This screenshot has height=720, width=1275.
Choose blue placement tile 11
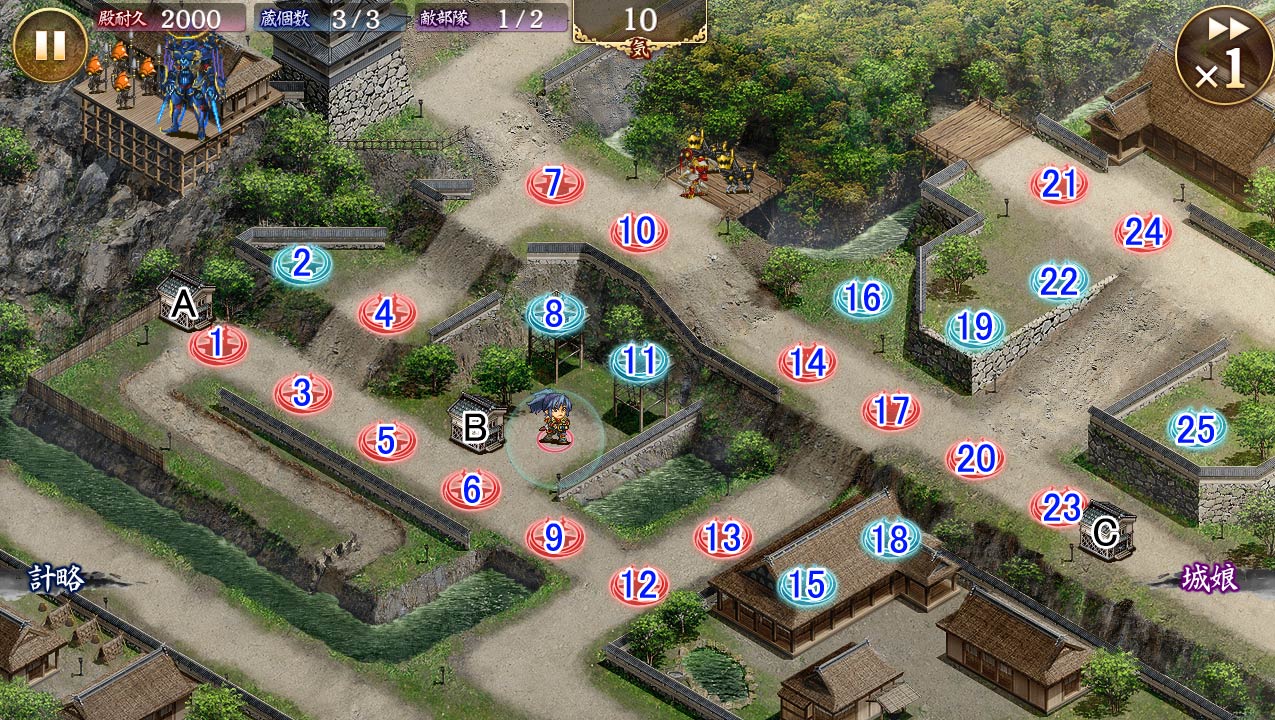(640, 361)
